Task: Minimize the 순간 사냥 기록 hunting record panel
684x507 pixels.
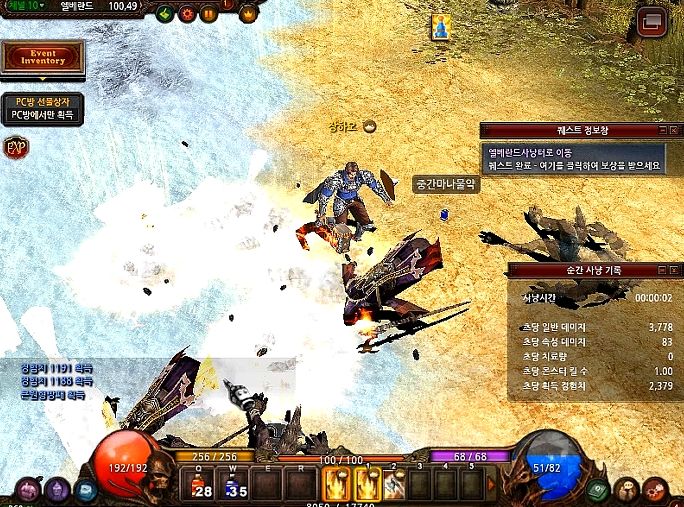Action: click(662, 270)
